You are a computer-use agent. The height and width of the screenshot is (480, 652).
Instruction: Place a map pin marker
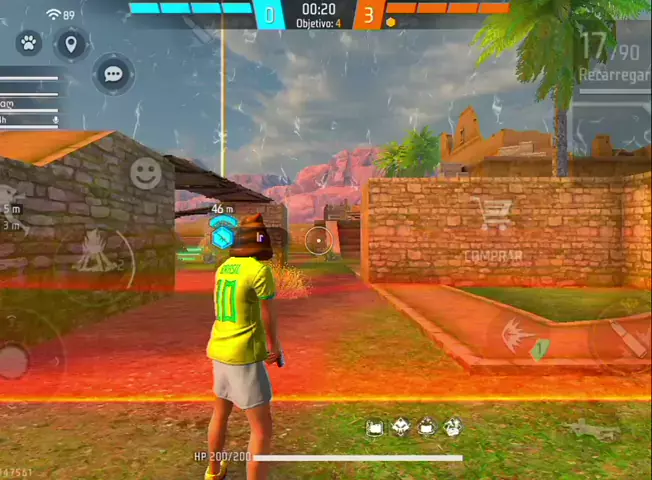pos(70,43)
